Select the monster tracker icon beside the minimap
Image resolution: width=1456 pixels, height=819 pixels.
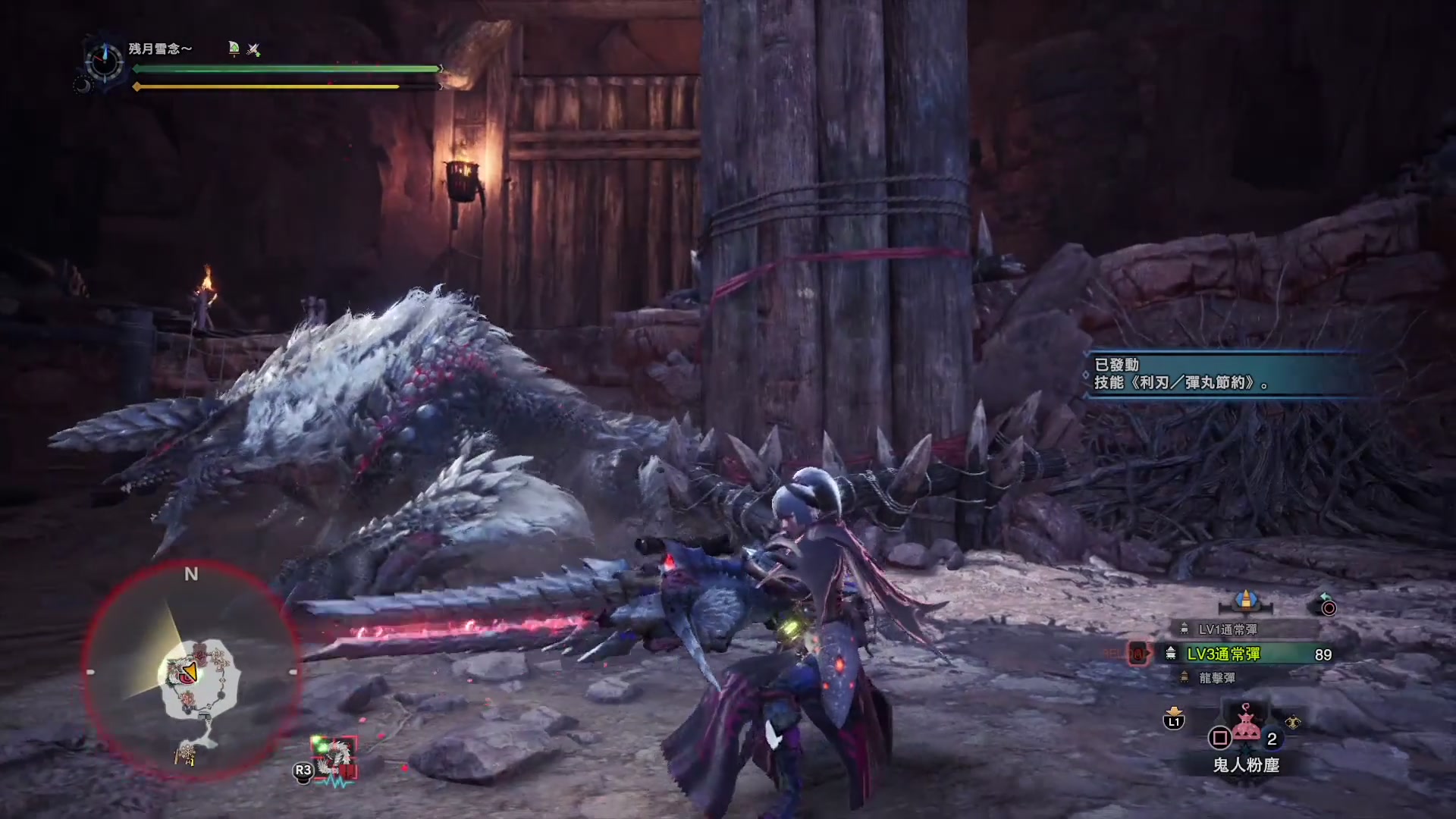334,756
